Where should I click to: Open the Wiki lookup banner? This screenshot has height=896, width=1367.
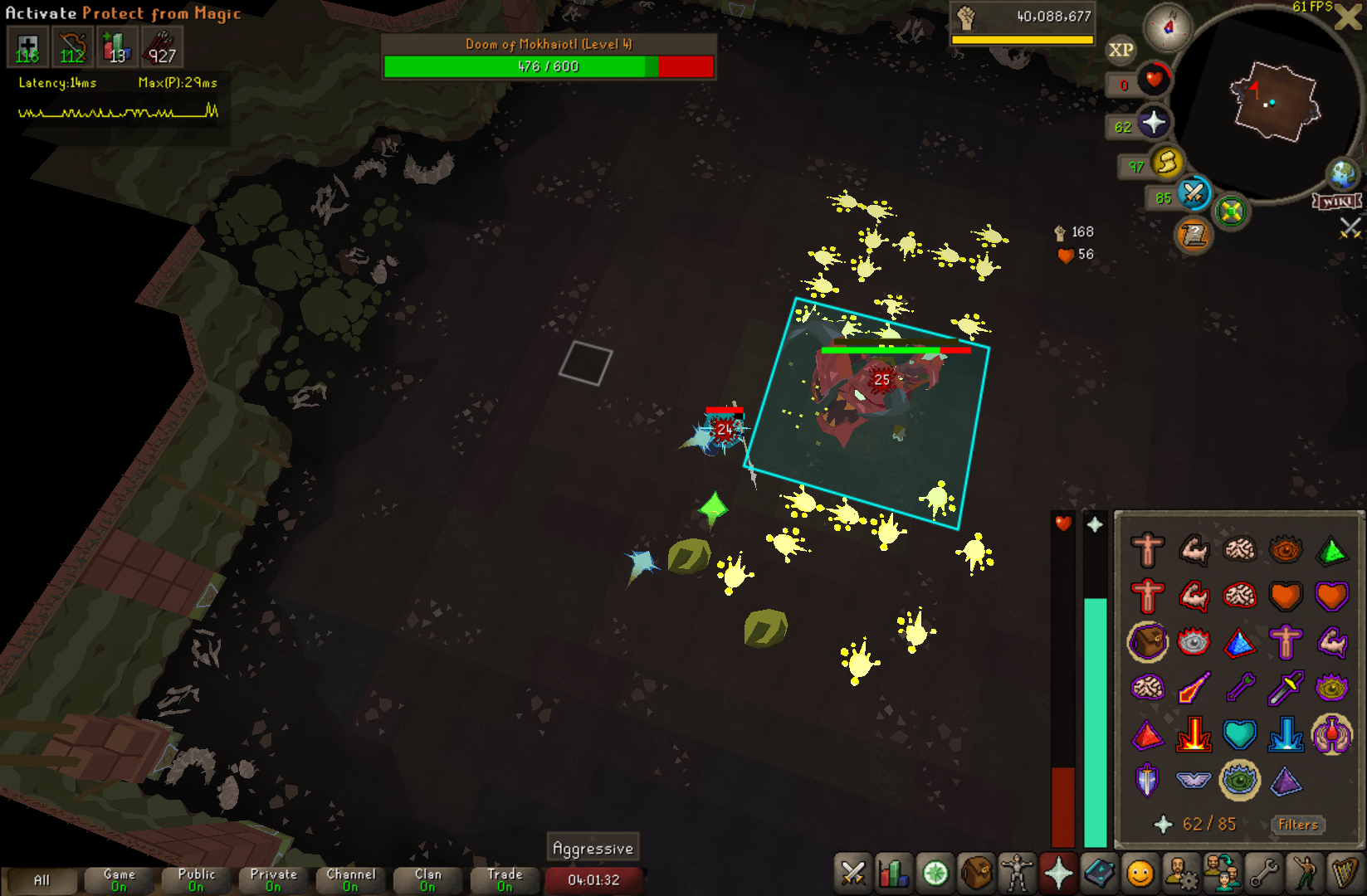[x=1336, y=202]
